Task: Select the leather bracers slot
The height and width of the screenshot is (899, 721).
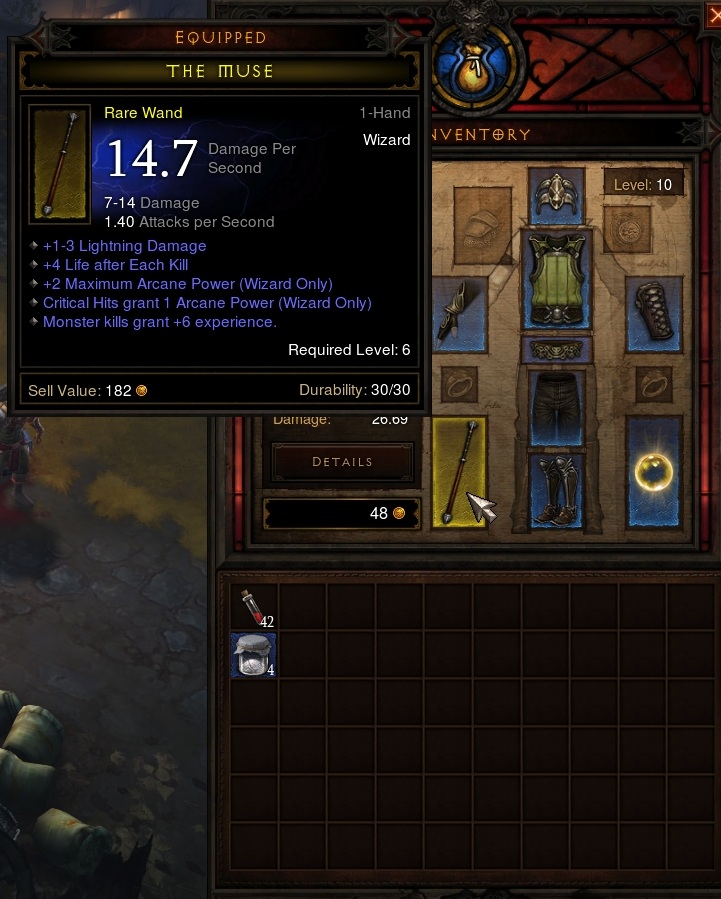Action: tap(654, 314)
